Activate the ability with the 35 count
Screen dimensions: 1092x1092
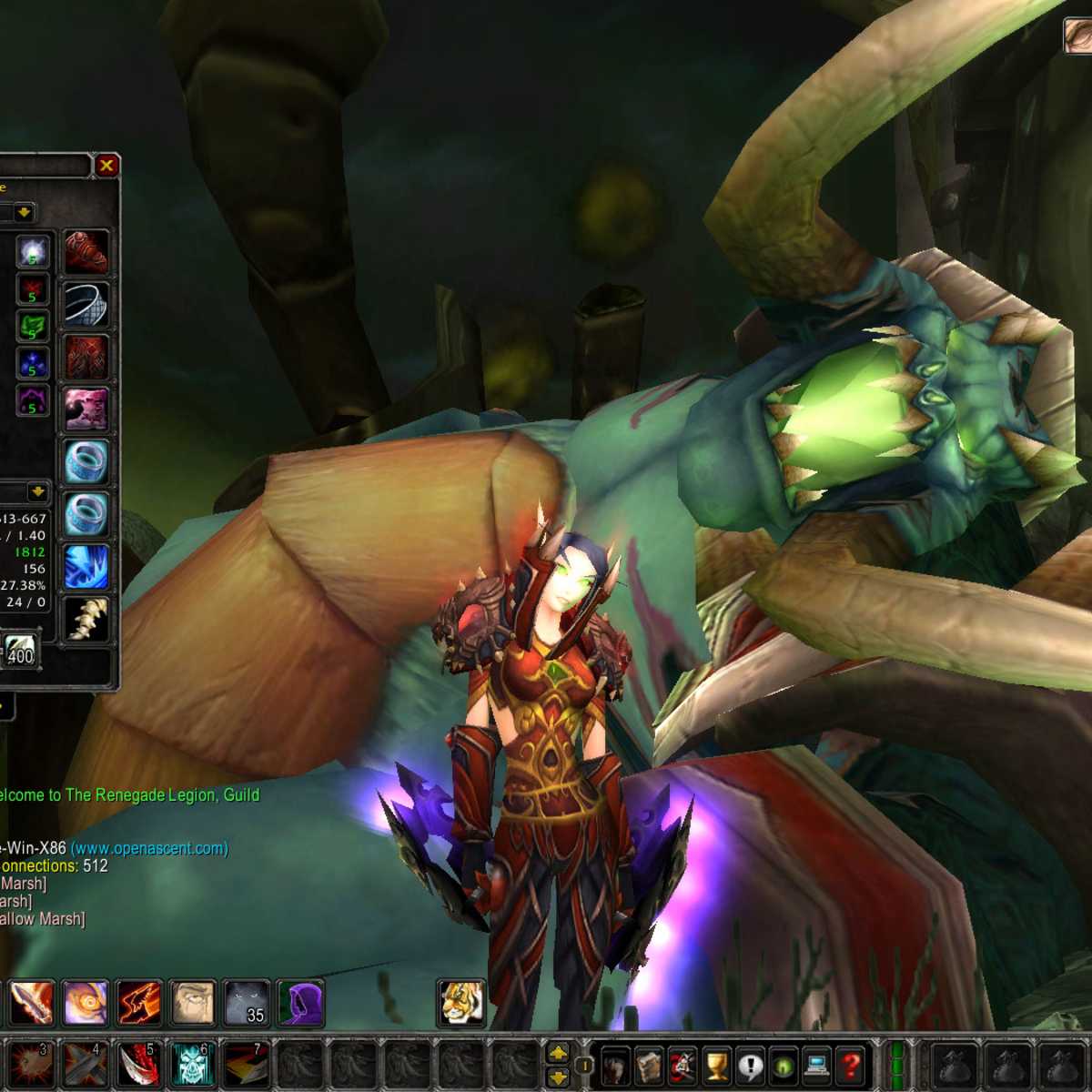[247, 1003]
